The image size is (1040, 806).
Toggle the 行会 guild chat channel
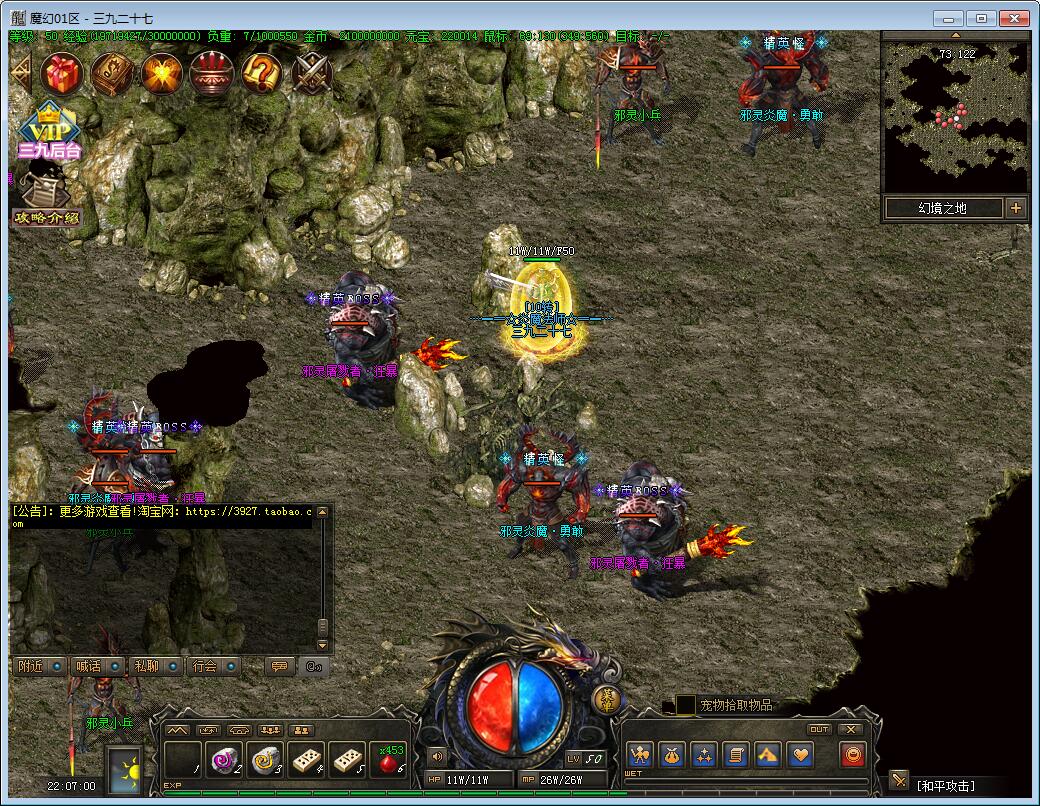pos(214,666)
